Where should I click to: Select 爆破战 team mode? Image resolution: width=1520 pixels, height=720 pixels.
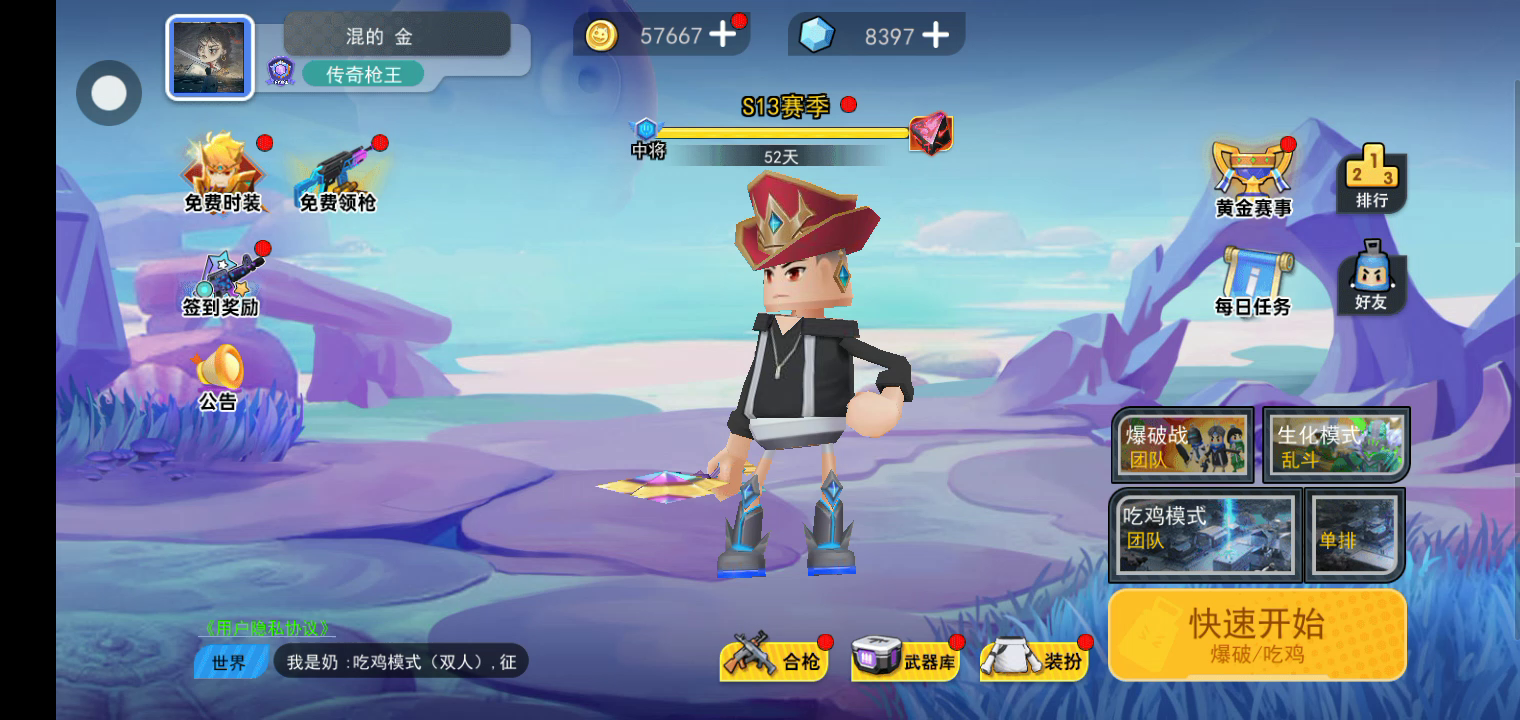click(x=1183, y=445)
